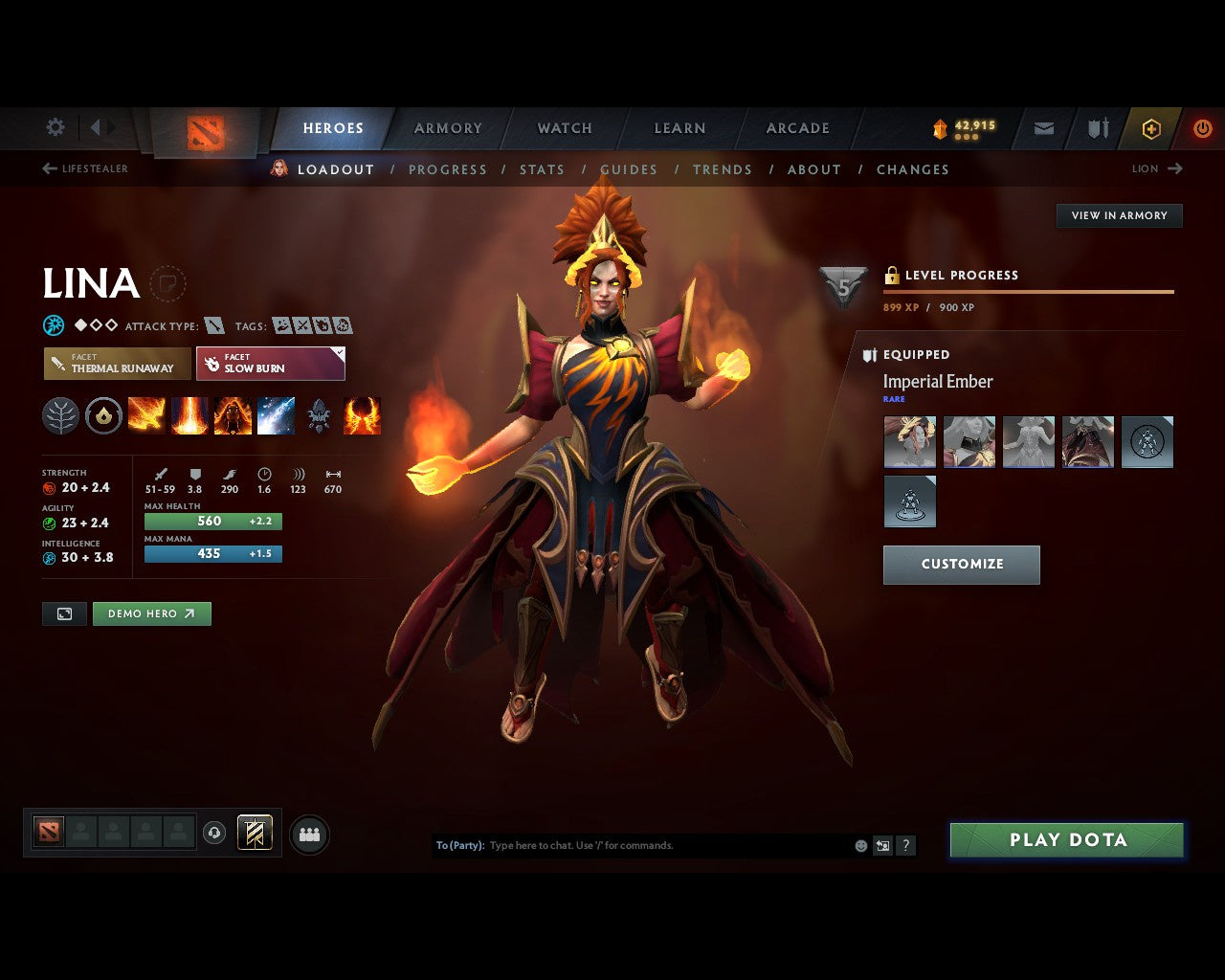Image resolution: width=1225 pixels, height=980 pixels.
Task: Click the Dragon Slave ability icon
Action: [x=145, y=414]
